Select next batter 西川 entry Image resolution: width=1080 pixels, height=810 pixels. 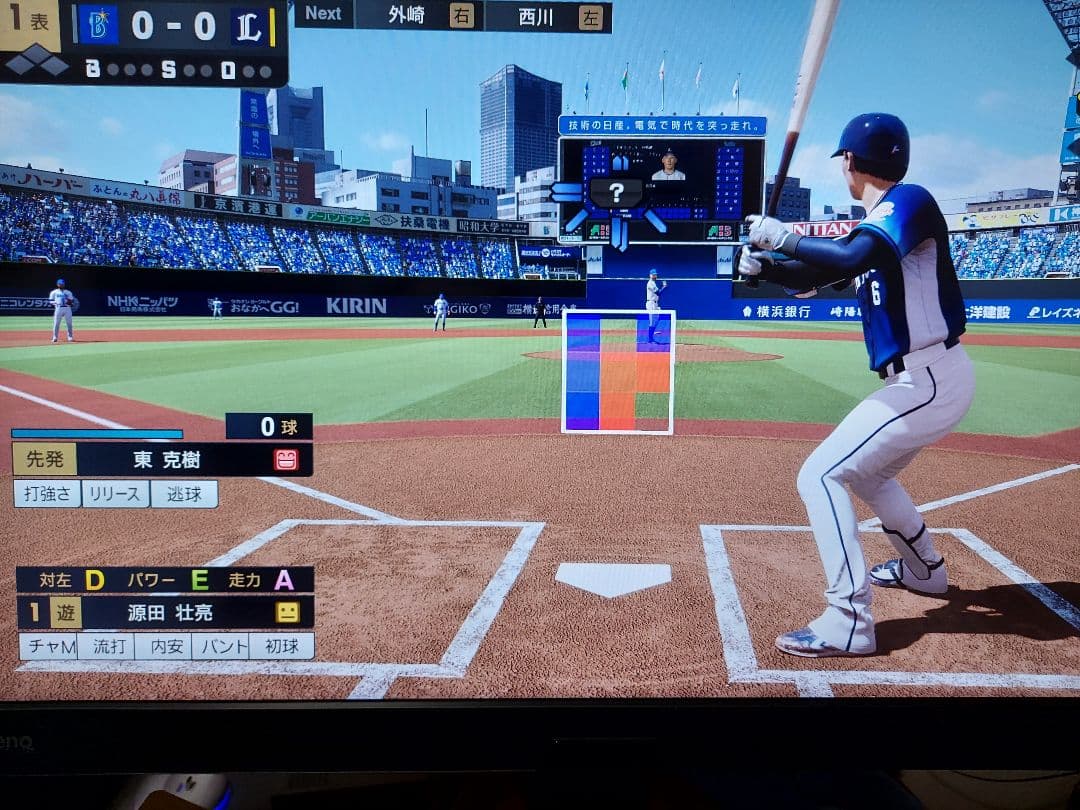pyautogui.click(x=548, y=15)
